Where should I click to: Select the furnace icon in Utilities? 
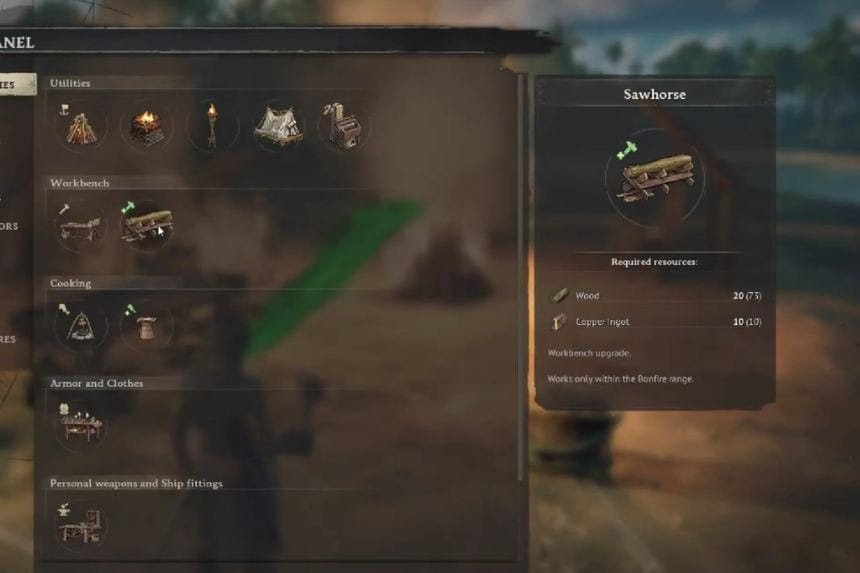click(x=343, y=126)
